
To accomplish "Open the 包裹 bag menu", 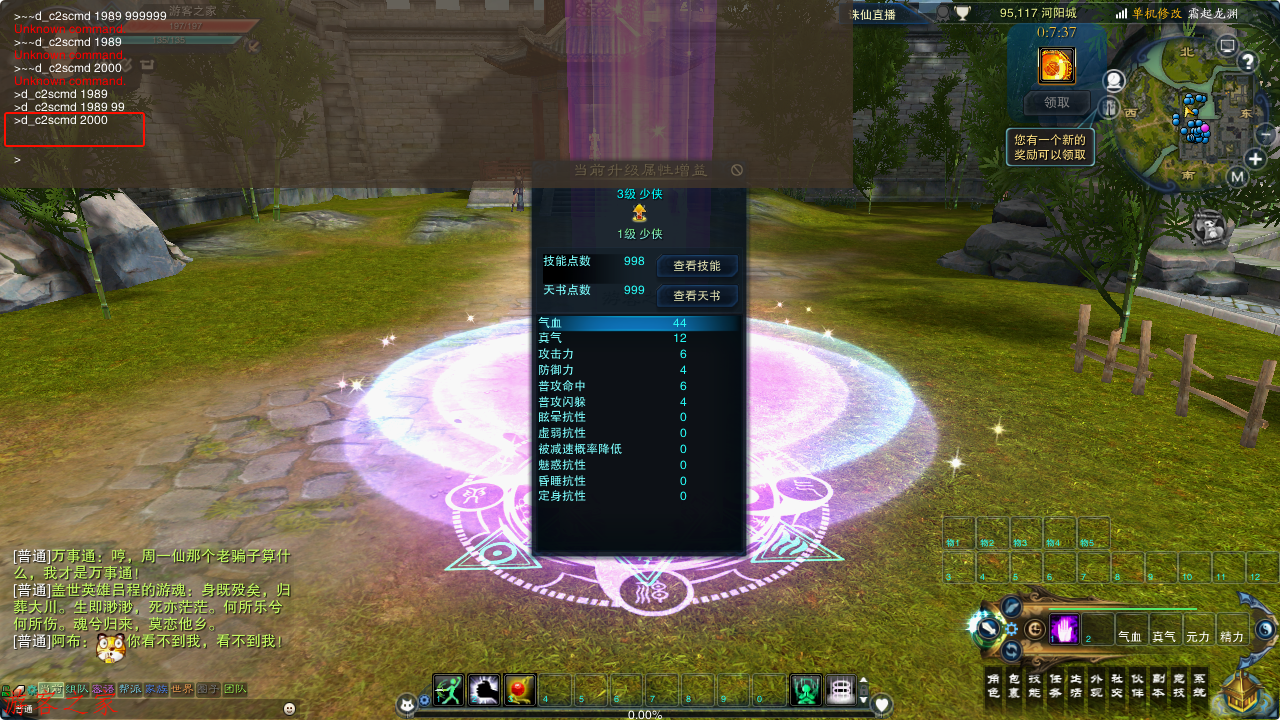I will tap(1014, 684).
